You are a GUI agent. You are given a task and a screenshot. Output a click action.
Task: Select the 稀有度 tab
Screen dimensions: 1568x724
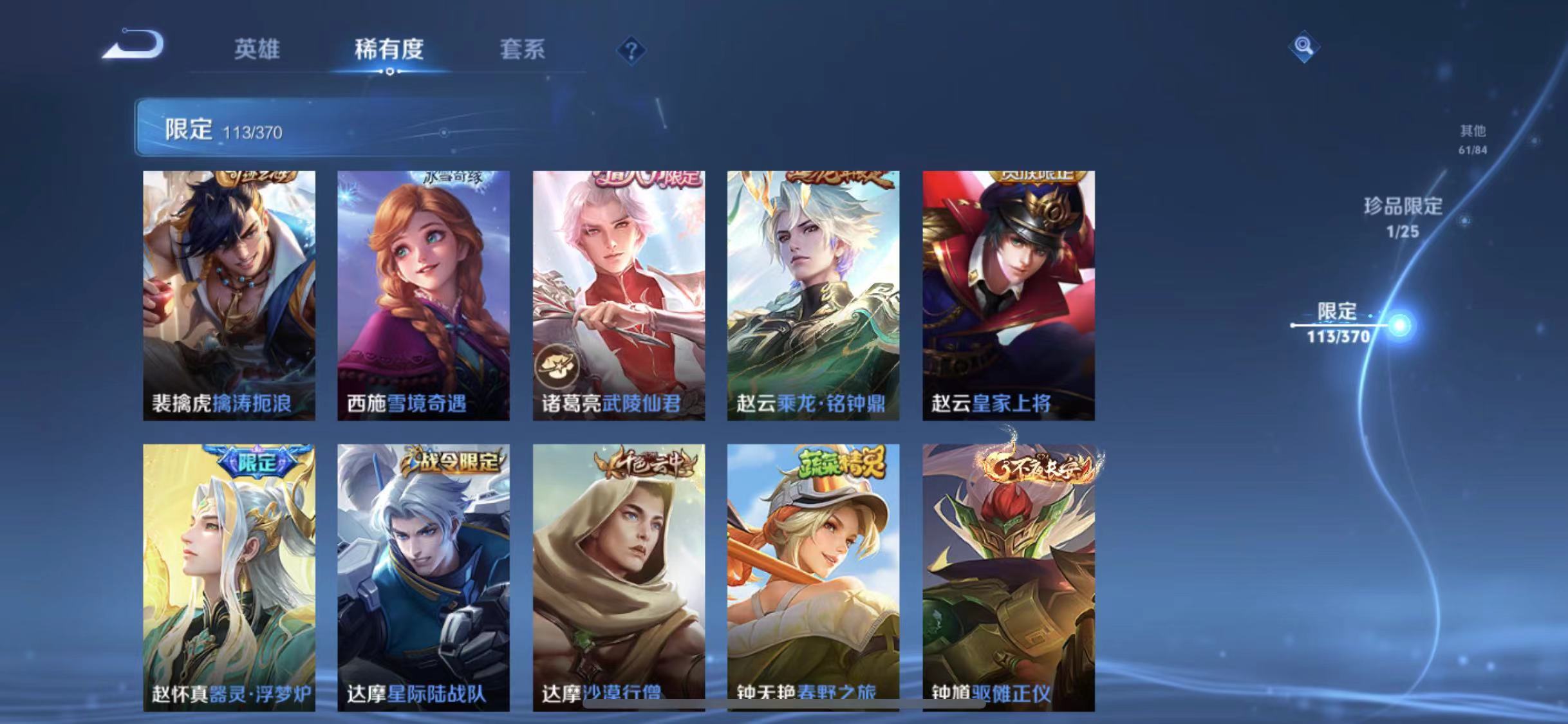389,50
